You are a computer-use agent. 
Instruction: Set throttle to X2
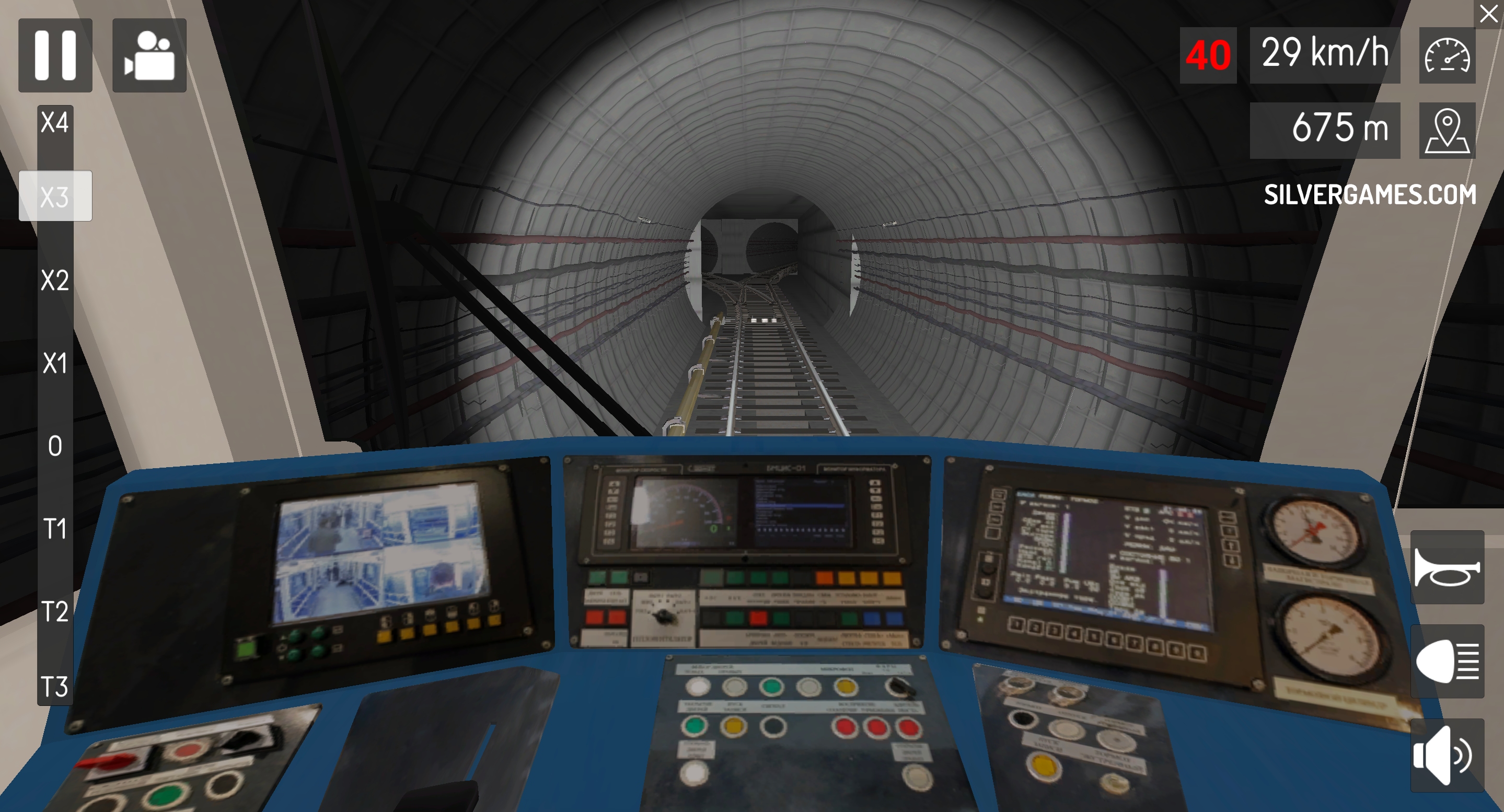click(x=55, y=280)
